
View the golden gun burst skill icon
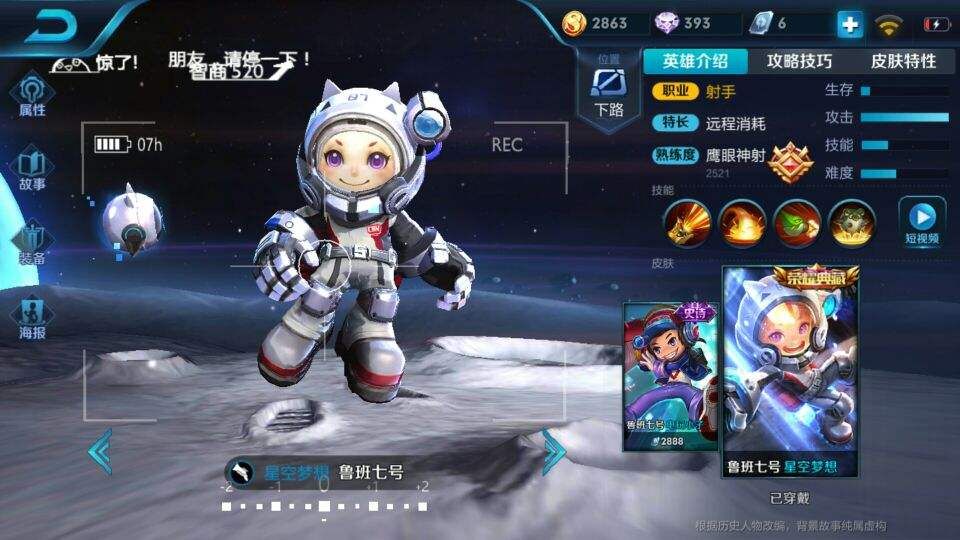tap(688, 222)
